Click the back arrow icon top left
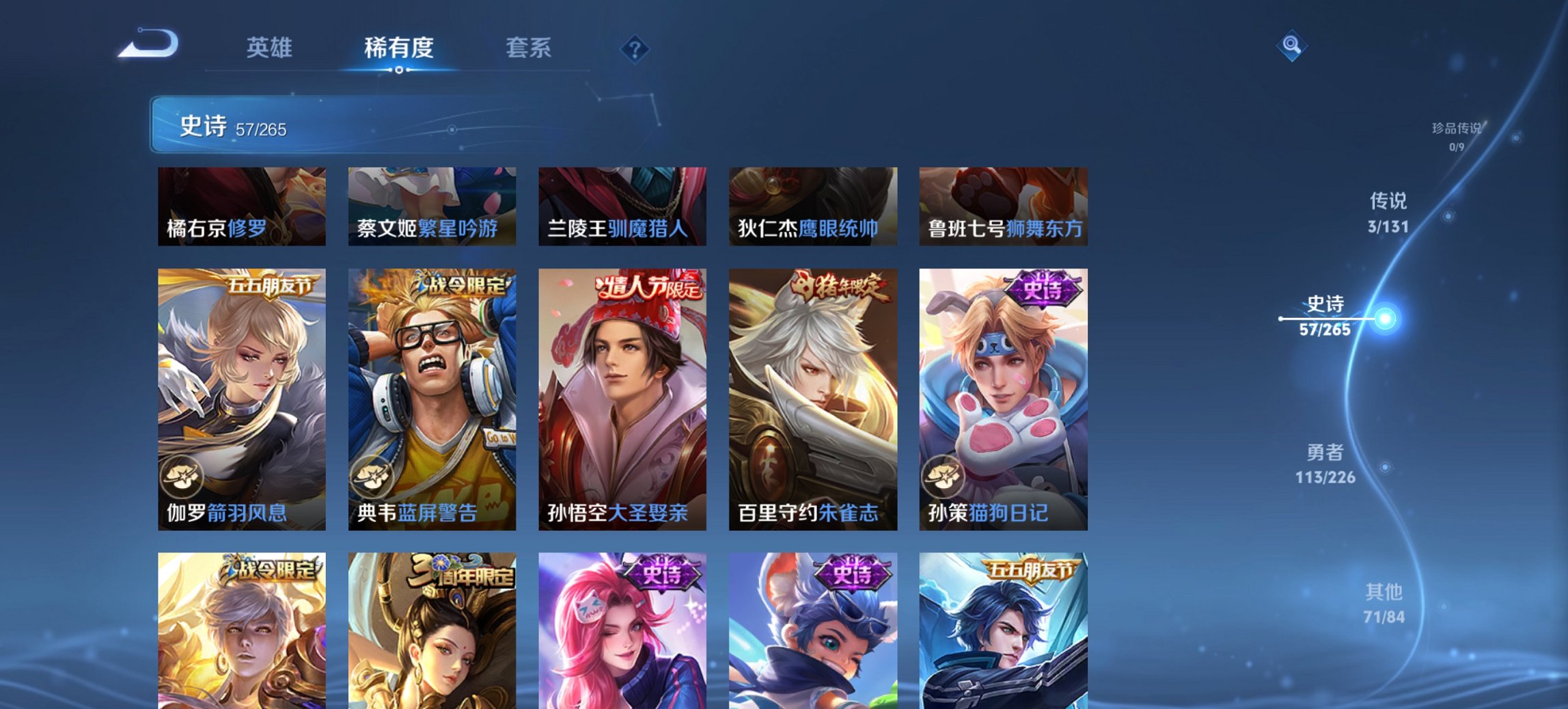This screenshot has width=1568, height=709. 149,44
